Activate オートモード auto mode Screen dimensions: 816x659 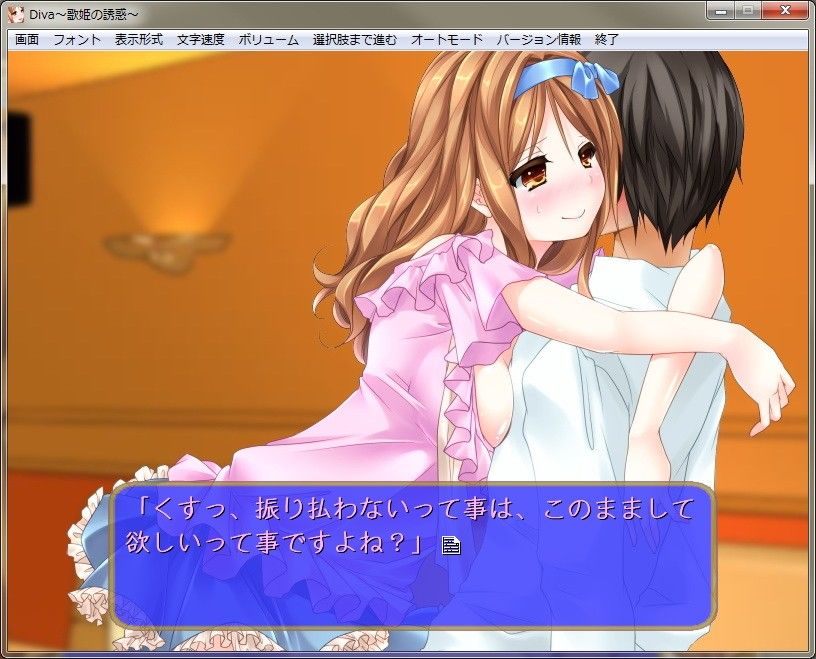pyautogui.click(x=447, y=40)
